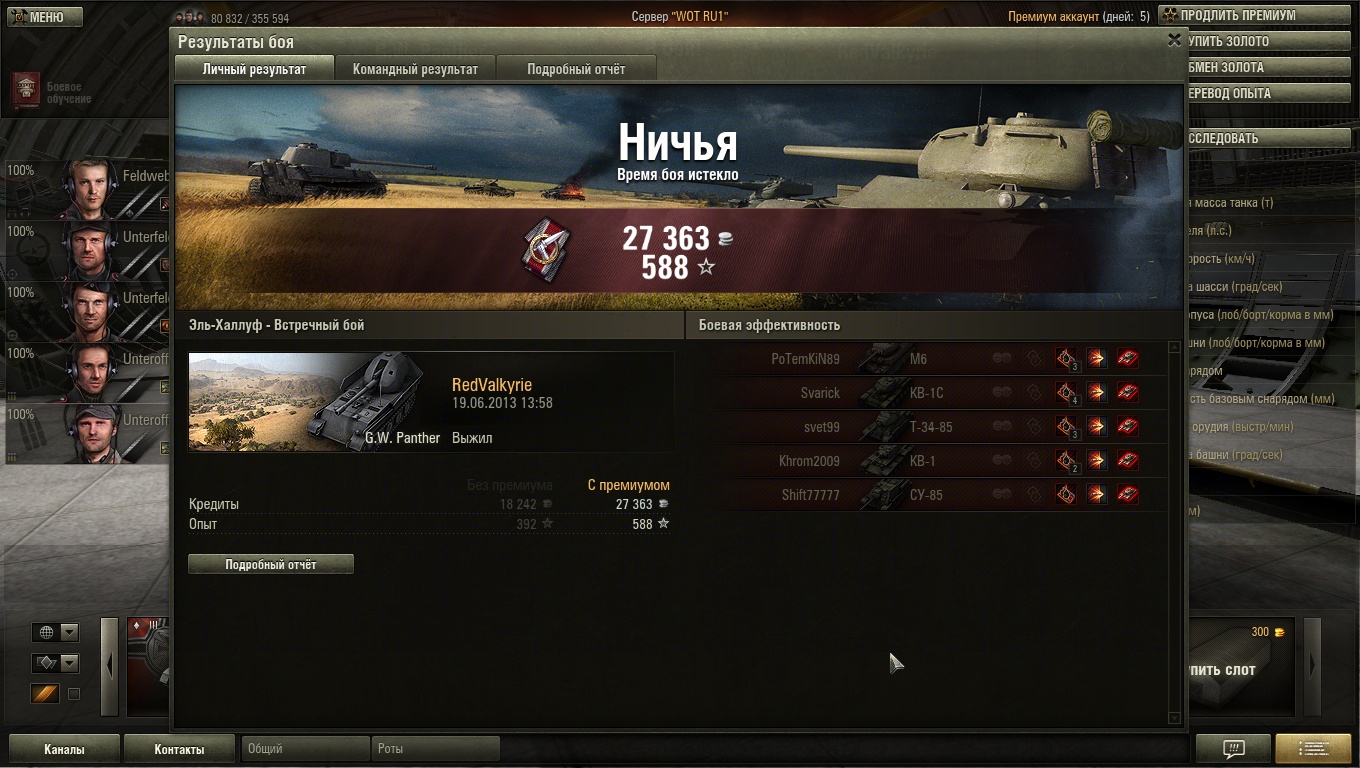Viewport: 1360px width, 768px height.
Task: Close the battle results window
Action: (1174, 40)
